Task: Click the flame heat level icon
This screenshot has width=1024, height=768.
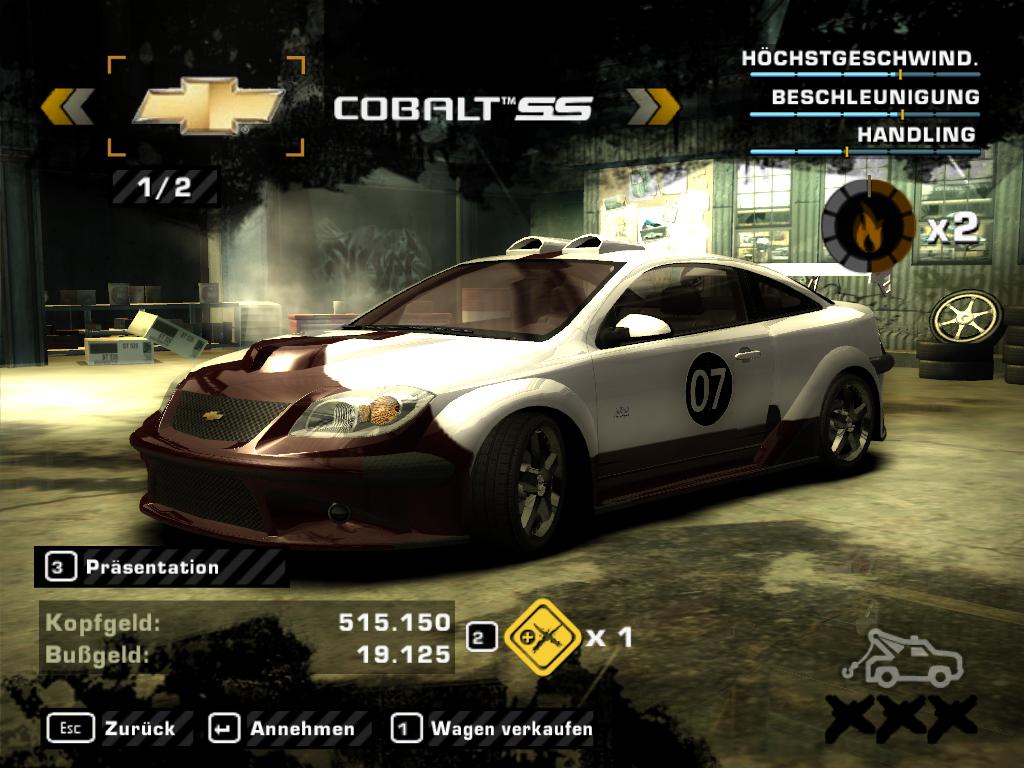Action: (x=867, y=227)
